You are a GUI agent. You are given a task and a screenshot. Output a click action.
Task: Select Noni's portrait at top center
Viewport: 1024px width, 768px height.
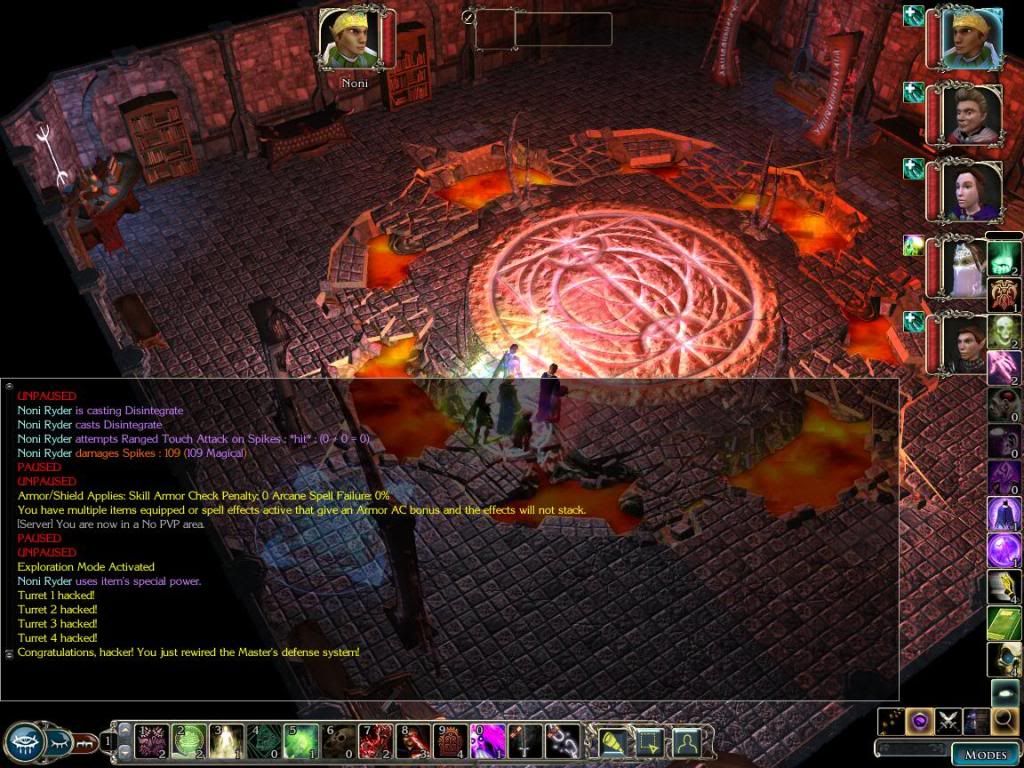(355, 39)
